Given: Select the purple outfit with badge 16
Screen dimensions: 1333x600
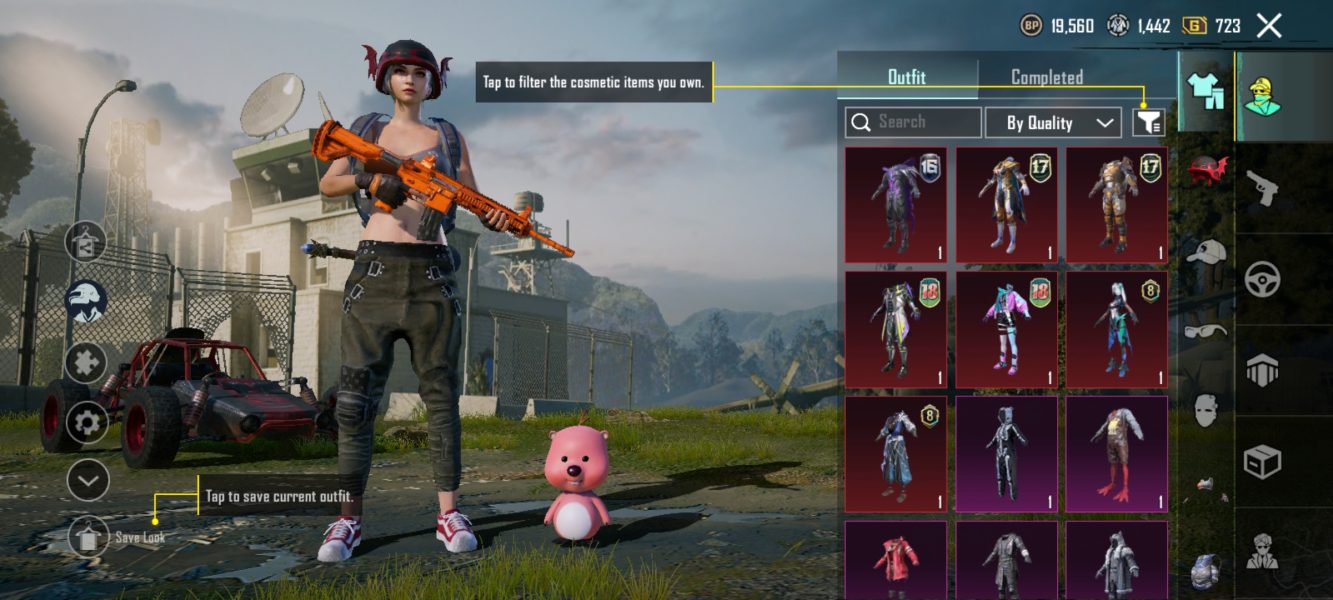Looking at the screenshot, I should click(x=896, y=204).
